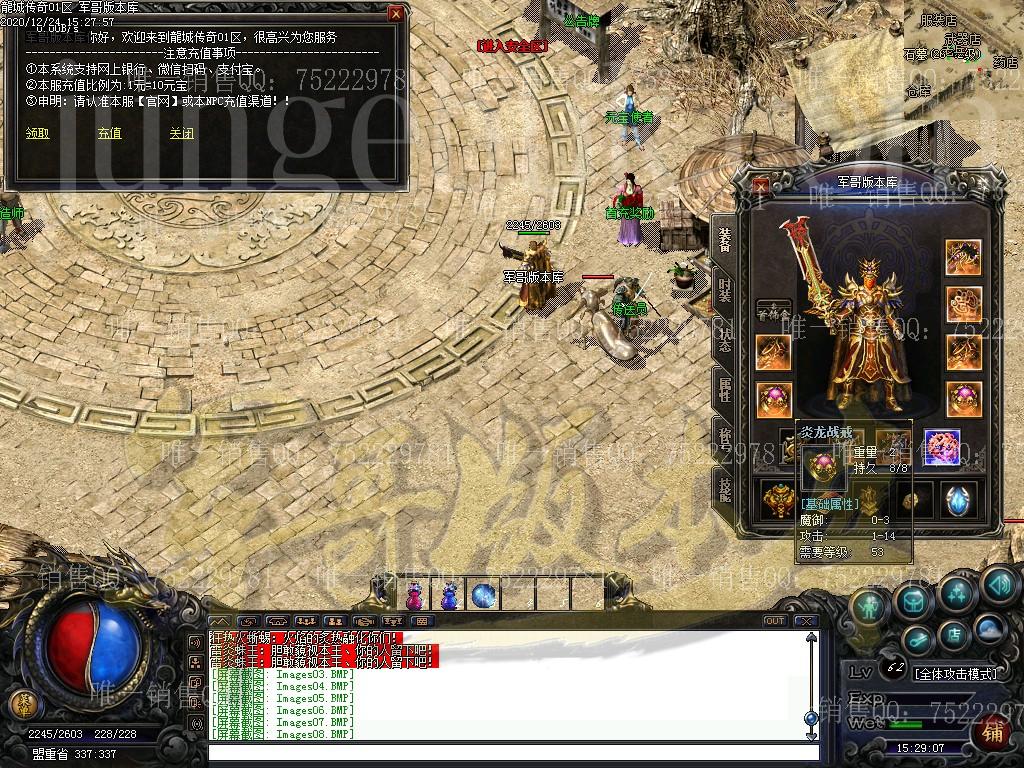Switch to the 技能 (skills) tab
The height and width of the screenshot is (768, 1024).
[x=724, y=486]
